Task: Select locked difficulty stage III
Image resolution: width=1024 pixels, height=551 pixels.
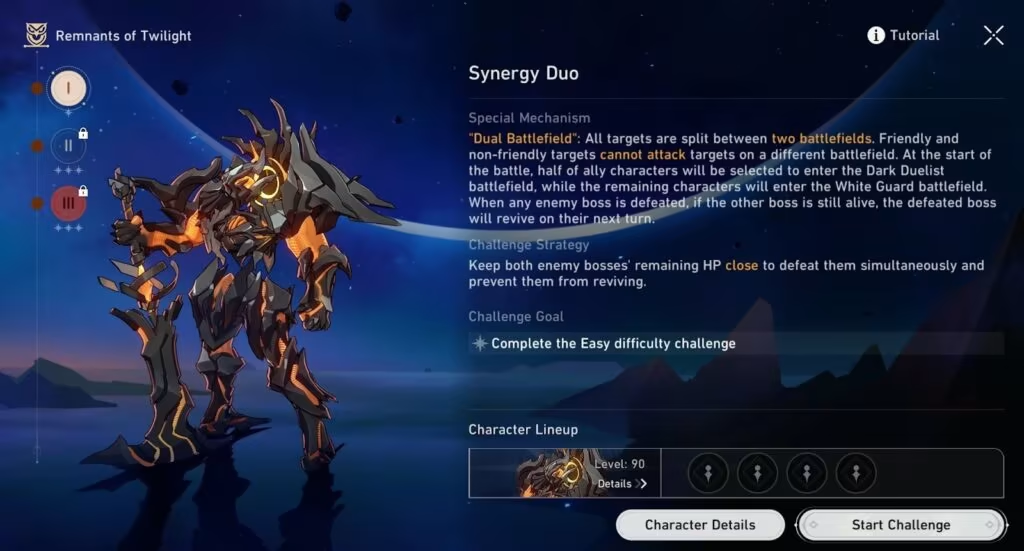Action: coord(68,203)
